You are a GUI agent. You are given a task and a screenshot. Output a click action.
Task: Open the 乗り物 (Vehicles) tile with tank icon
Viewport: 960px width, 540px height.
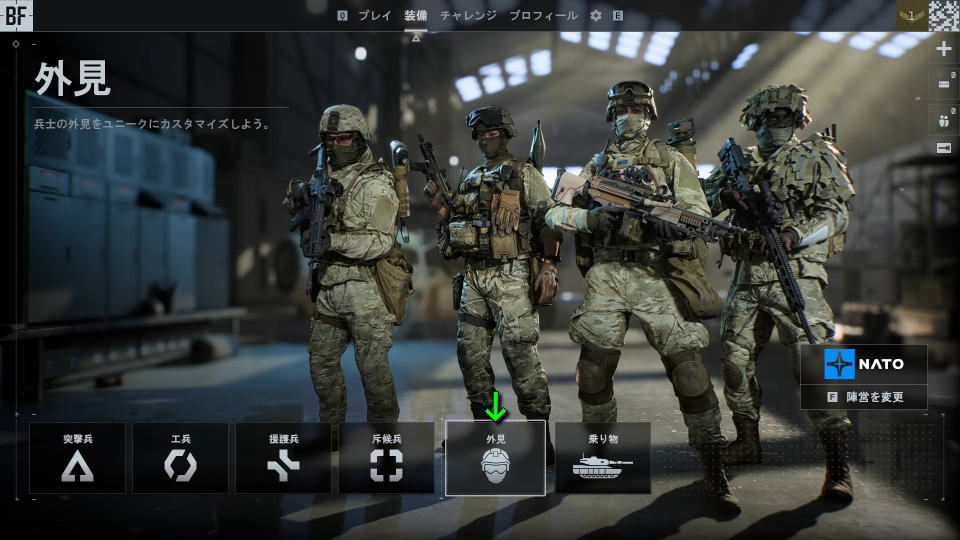(603, 458)
